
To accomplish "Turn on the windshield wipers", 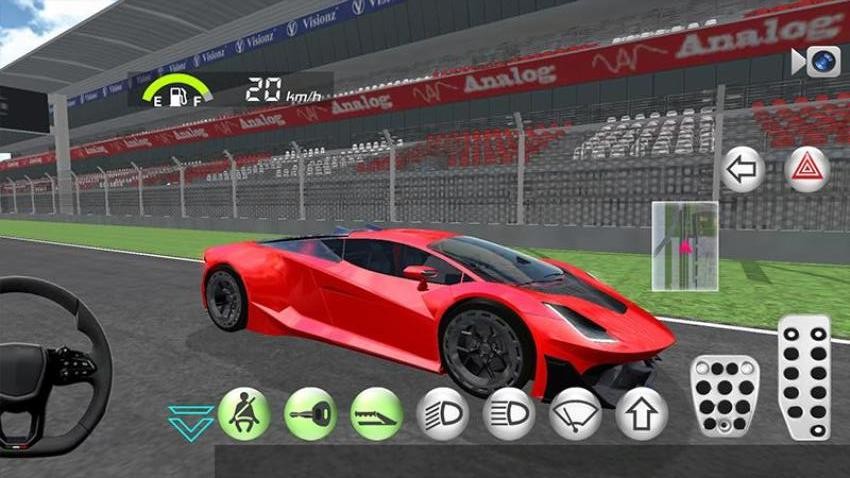I will tap(575, 414).
